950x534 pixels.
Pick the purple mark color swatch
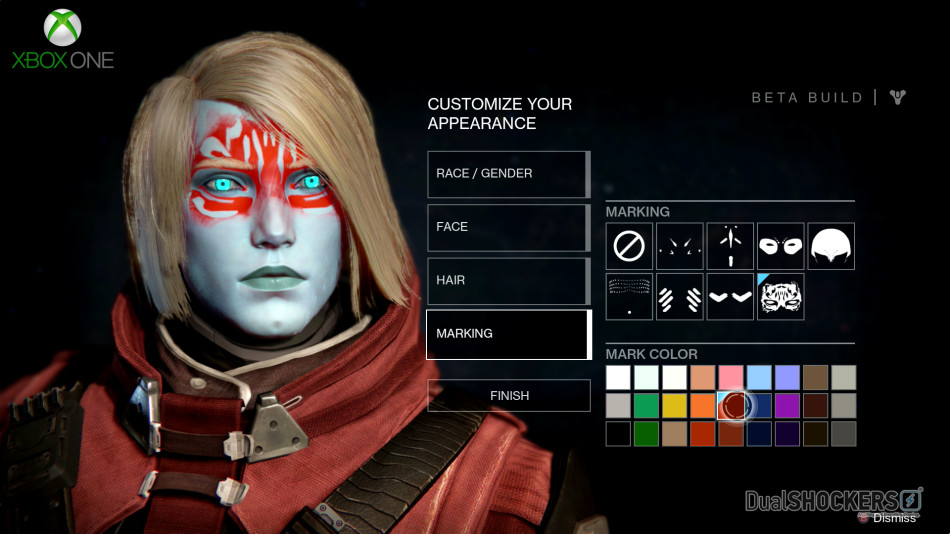coord(787,405)
